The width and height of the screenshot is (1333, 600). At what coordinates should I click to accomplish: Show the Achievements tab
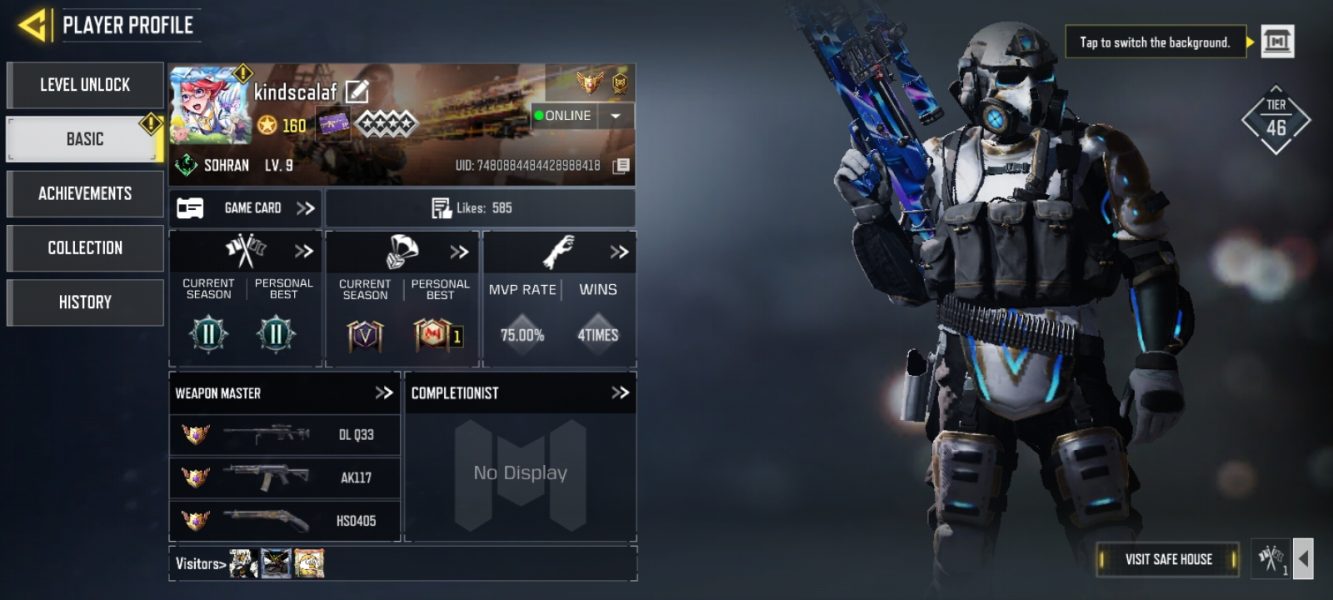coord(85,193)
